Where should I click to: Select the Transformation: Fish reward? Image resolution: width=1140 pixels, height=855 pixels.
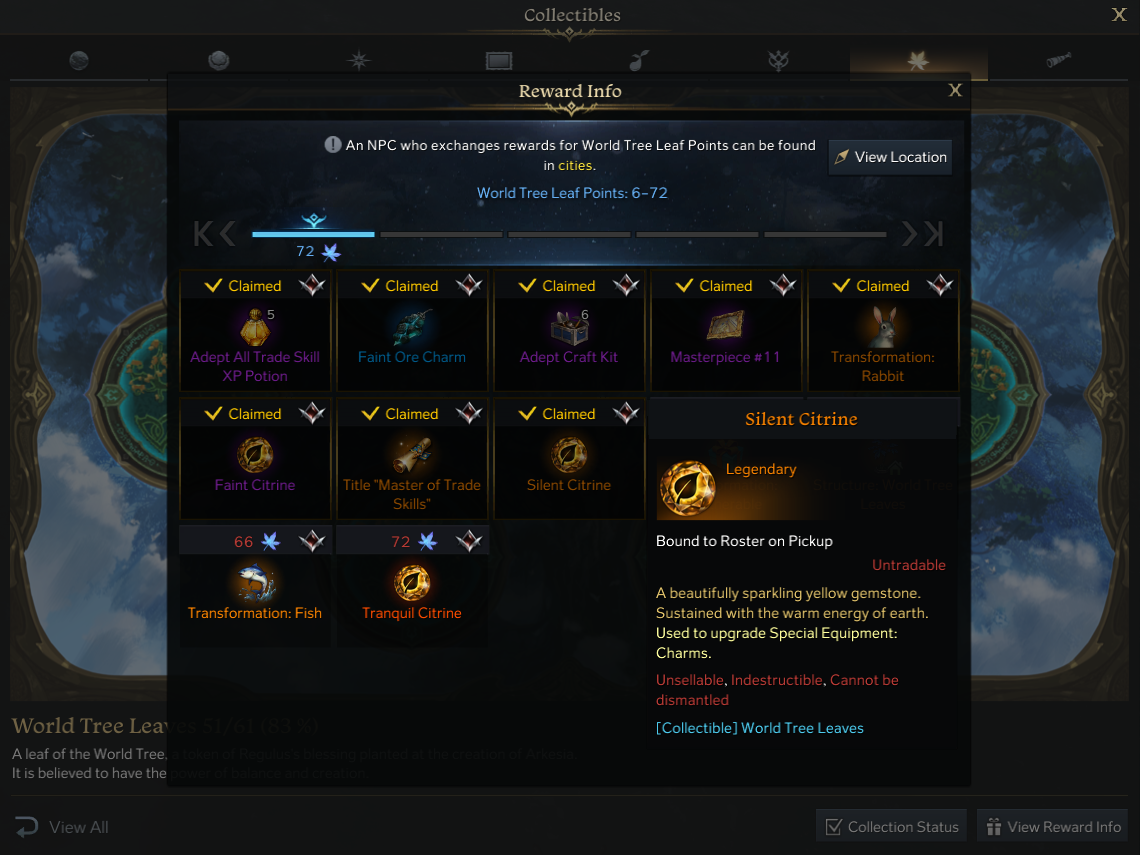[255, 586]
